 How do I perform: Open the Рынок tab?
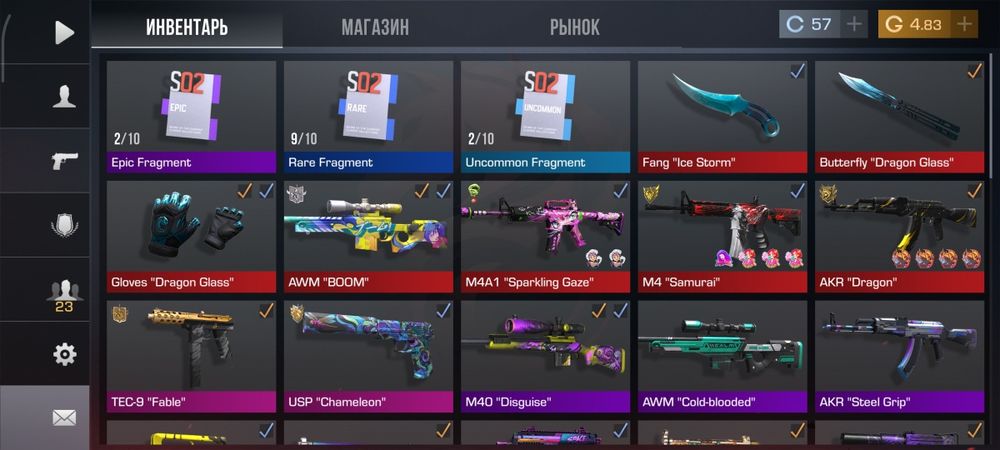[x=574, y=27]
